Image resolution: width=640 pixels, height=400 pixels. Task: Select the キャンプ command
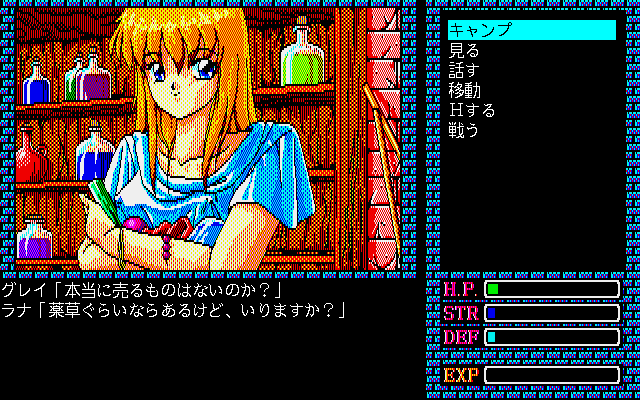coord(481,30)
